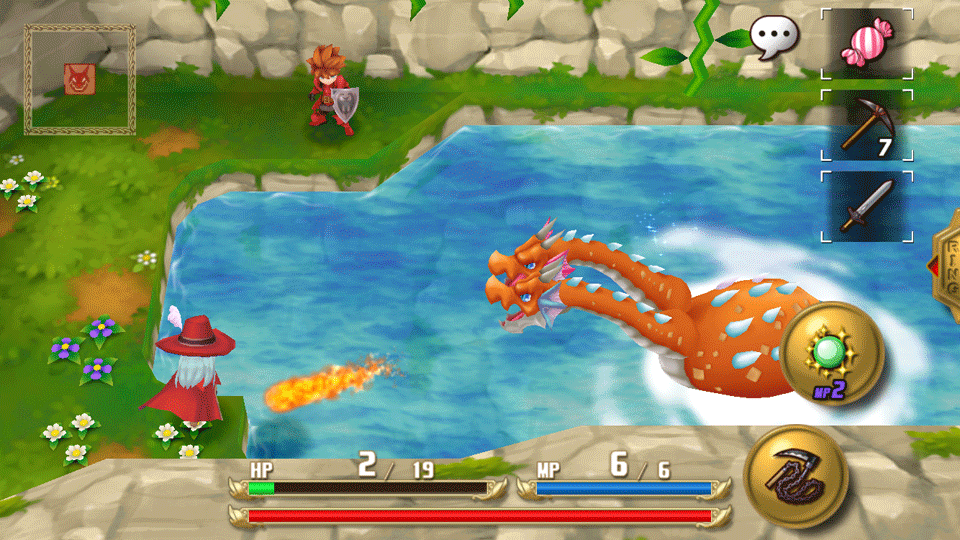Cast the green orb MP 2 spell

point(832,353)
